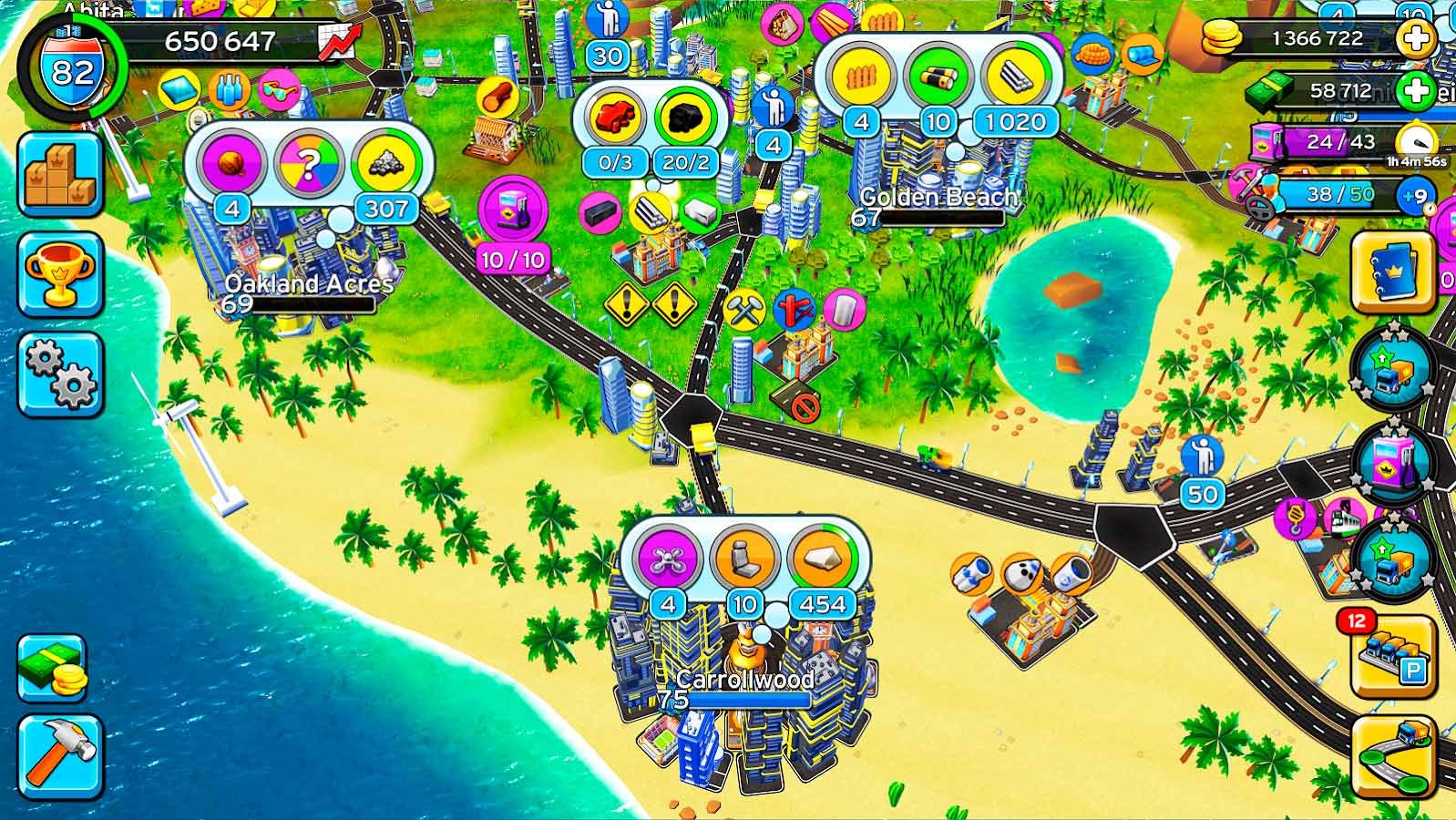Screen dimensions: 1456x820
Task: Add more green cash with plus button
Action: coord(1416,90)
